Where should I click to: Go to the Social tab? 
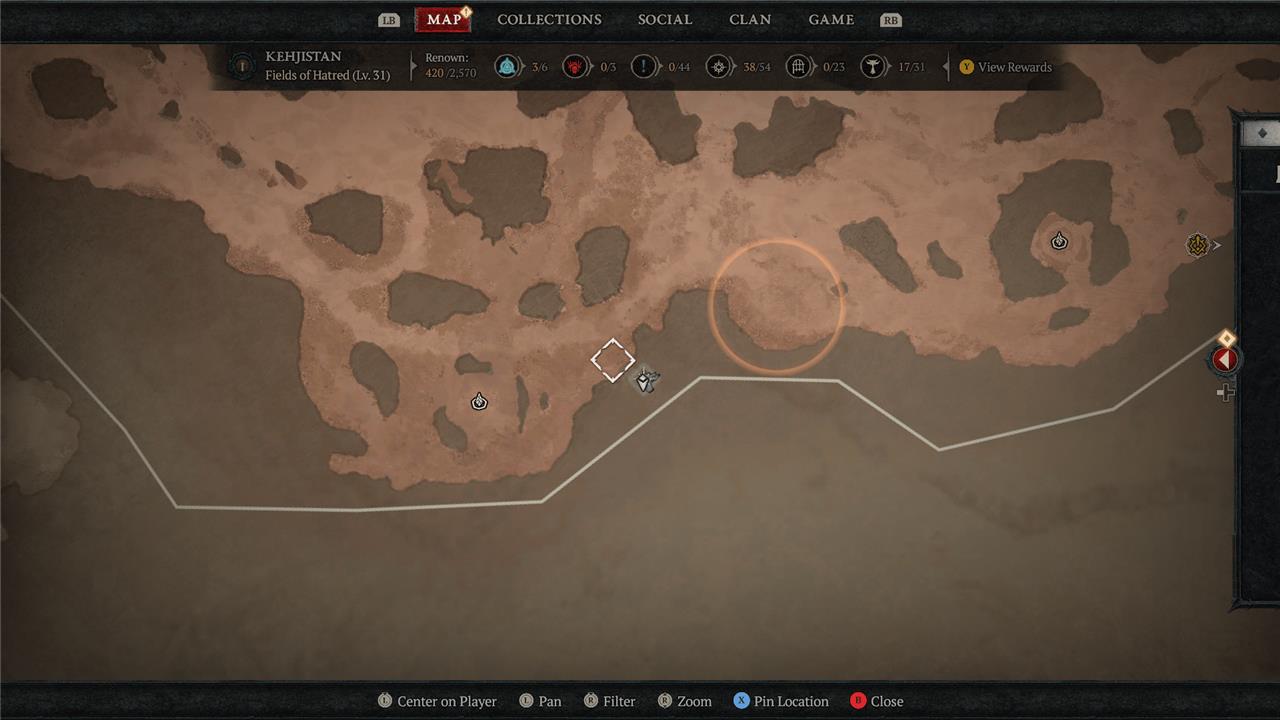[665, 20]
